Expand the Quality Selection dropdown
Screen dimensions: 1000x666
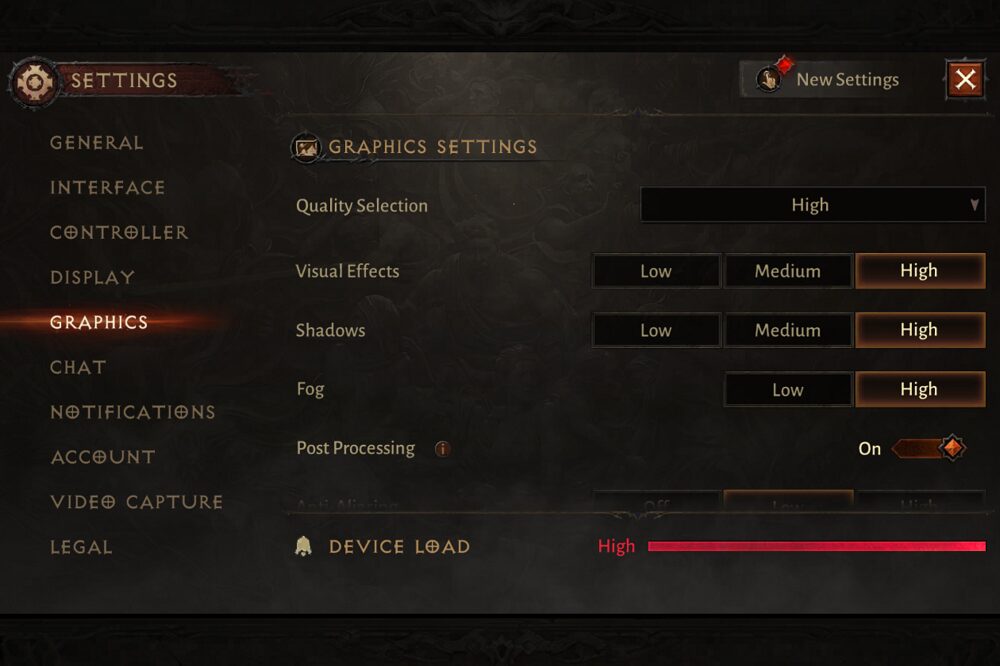coord(812,205)
